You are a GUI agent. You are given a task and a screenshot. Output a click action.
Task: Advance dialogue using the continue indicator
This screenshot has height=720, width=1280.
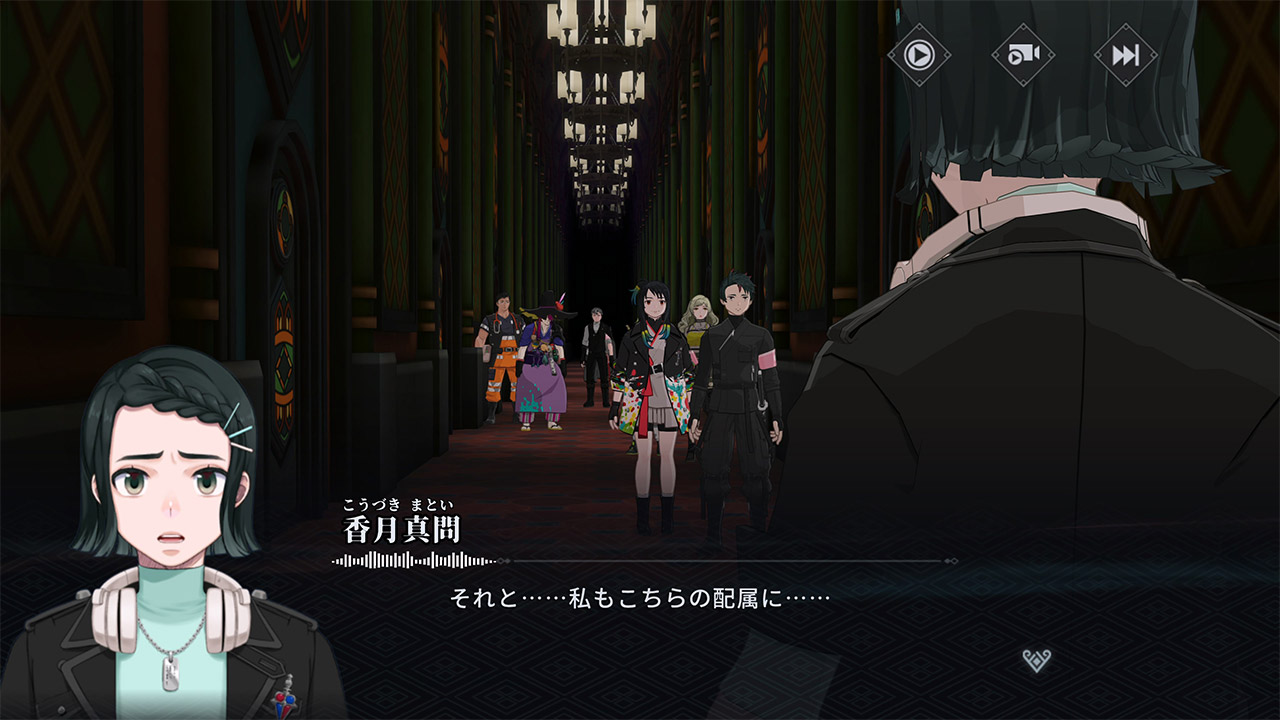tap(1036, 660)
